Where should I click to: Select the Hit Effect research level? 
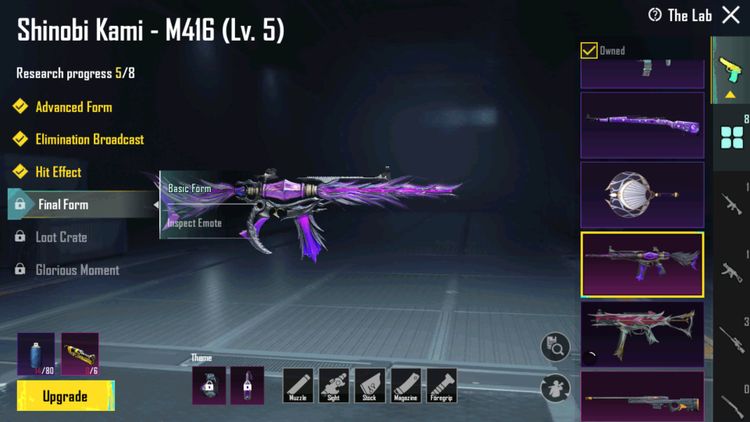(58, 172)
